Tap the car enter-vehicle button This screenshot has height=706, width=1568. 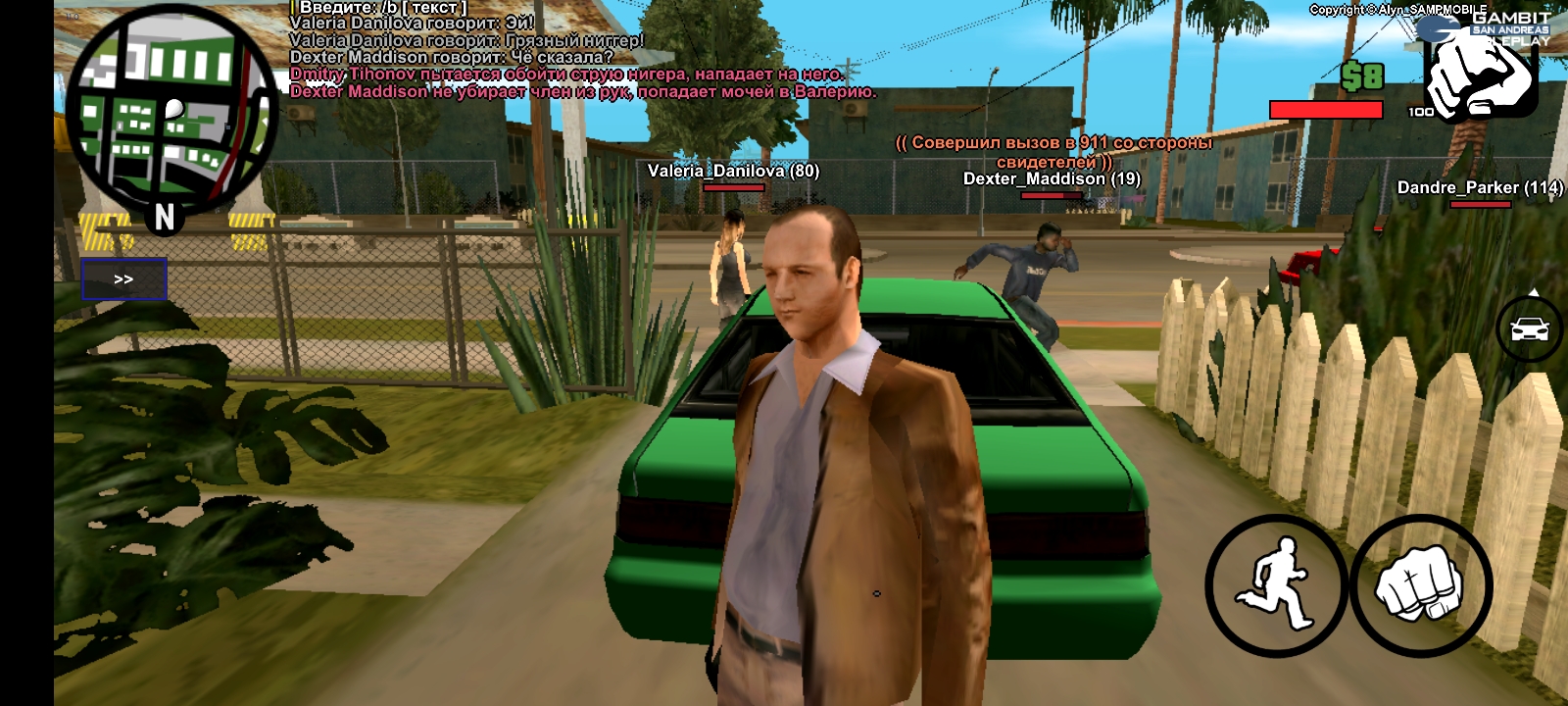(x=1529, y=328)
